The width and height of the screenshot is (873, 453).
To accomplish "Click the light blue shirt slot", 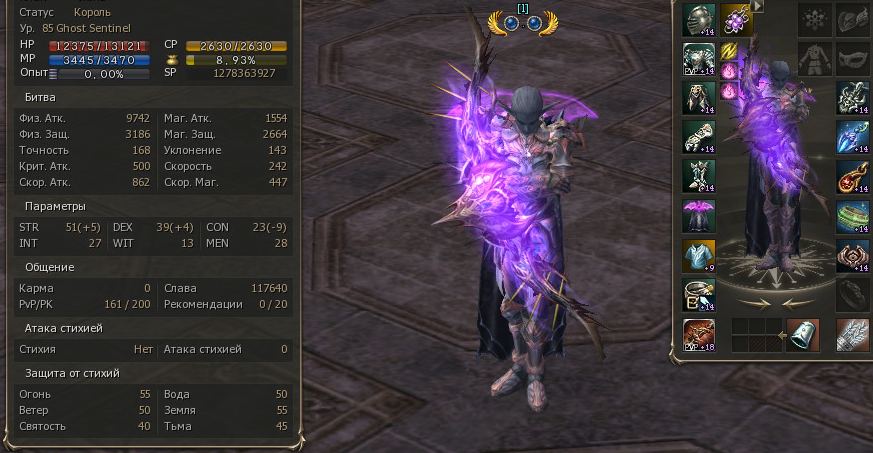I will (x=699, y=255).
